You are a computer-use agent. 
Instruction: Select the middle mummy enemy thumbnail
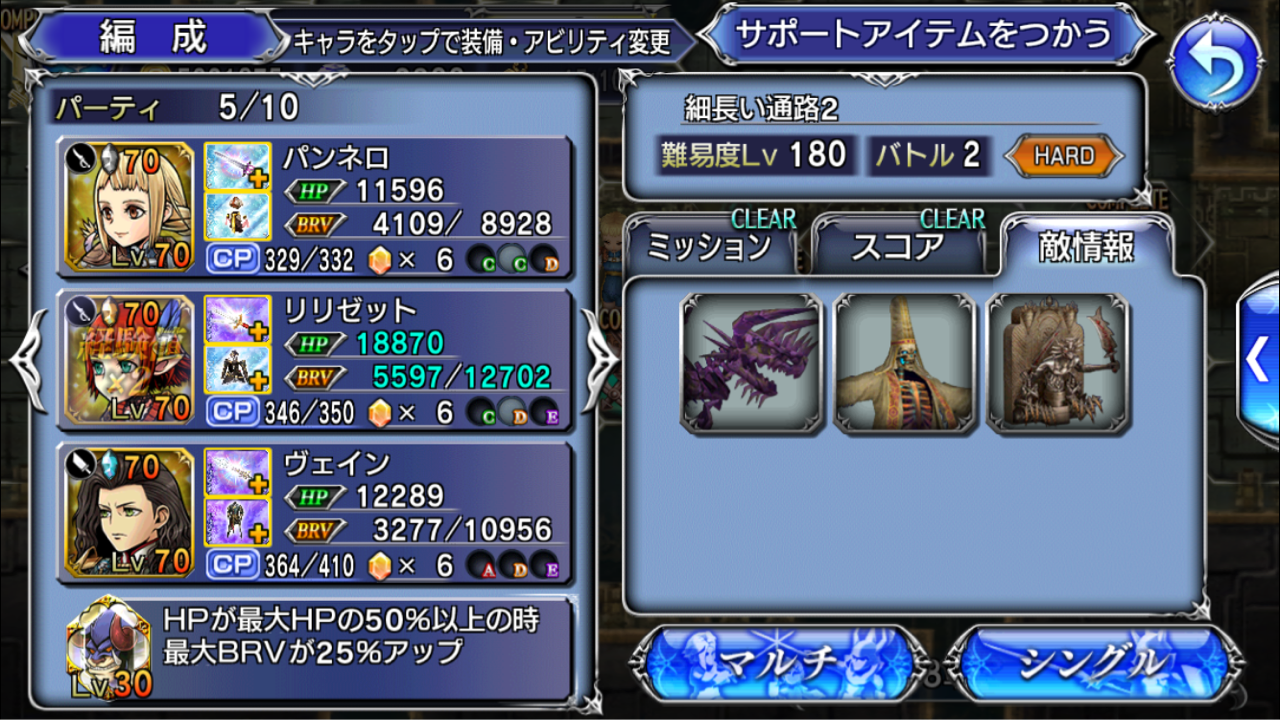pyautogui.click(x=901, y=362)
